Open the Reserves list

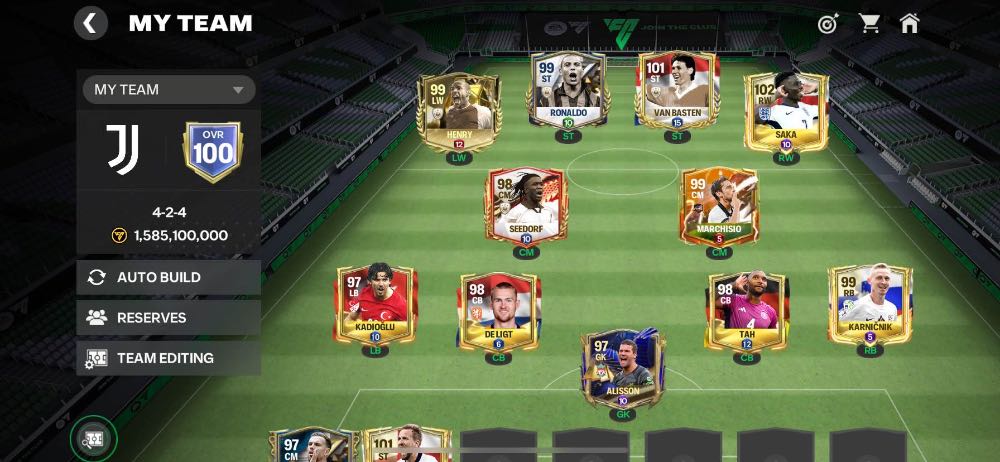coord(168,317)
